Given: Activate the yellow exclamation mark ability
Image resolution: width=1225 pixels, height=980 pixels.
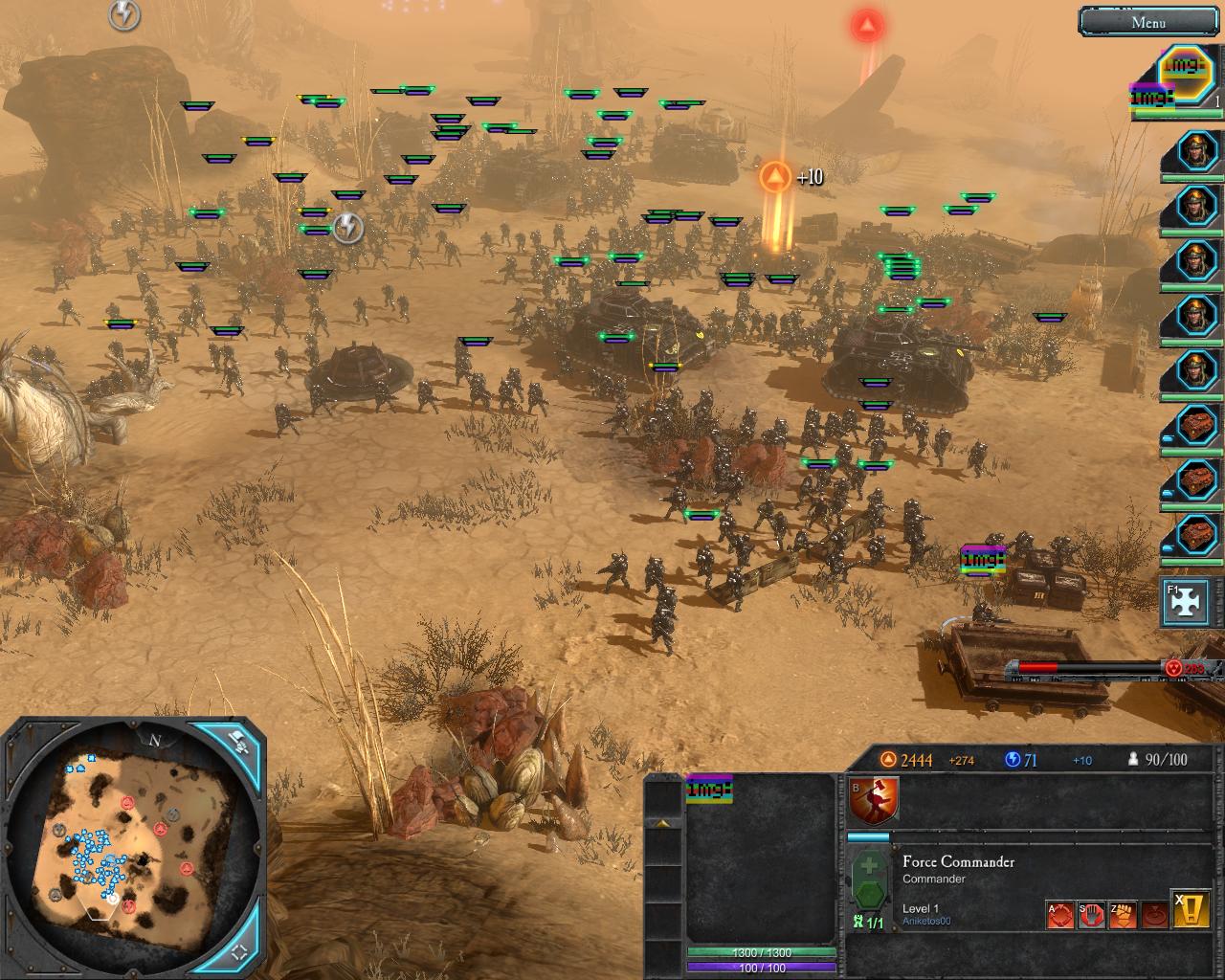Looking at the screenshot, I should (1191, 912).
